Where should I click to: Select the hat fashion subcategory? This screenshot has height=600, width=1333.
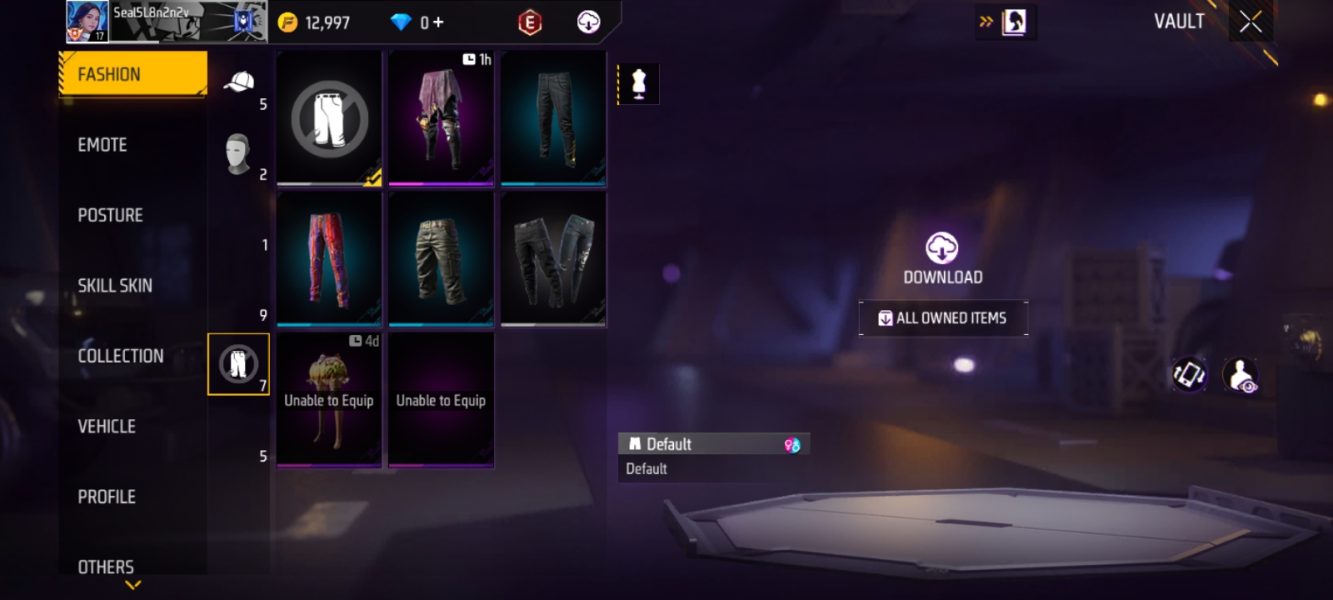pyautogui.click(x=238, y=82)
